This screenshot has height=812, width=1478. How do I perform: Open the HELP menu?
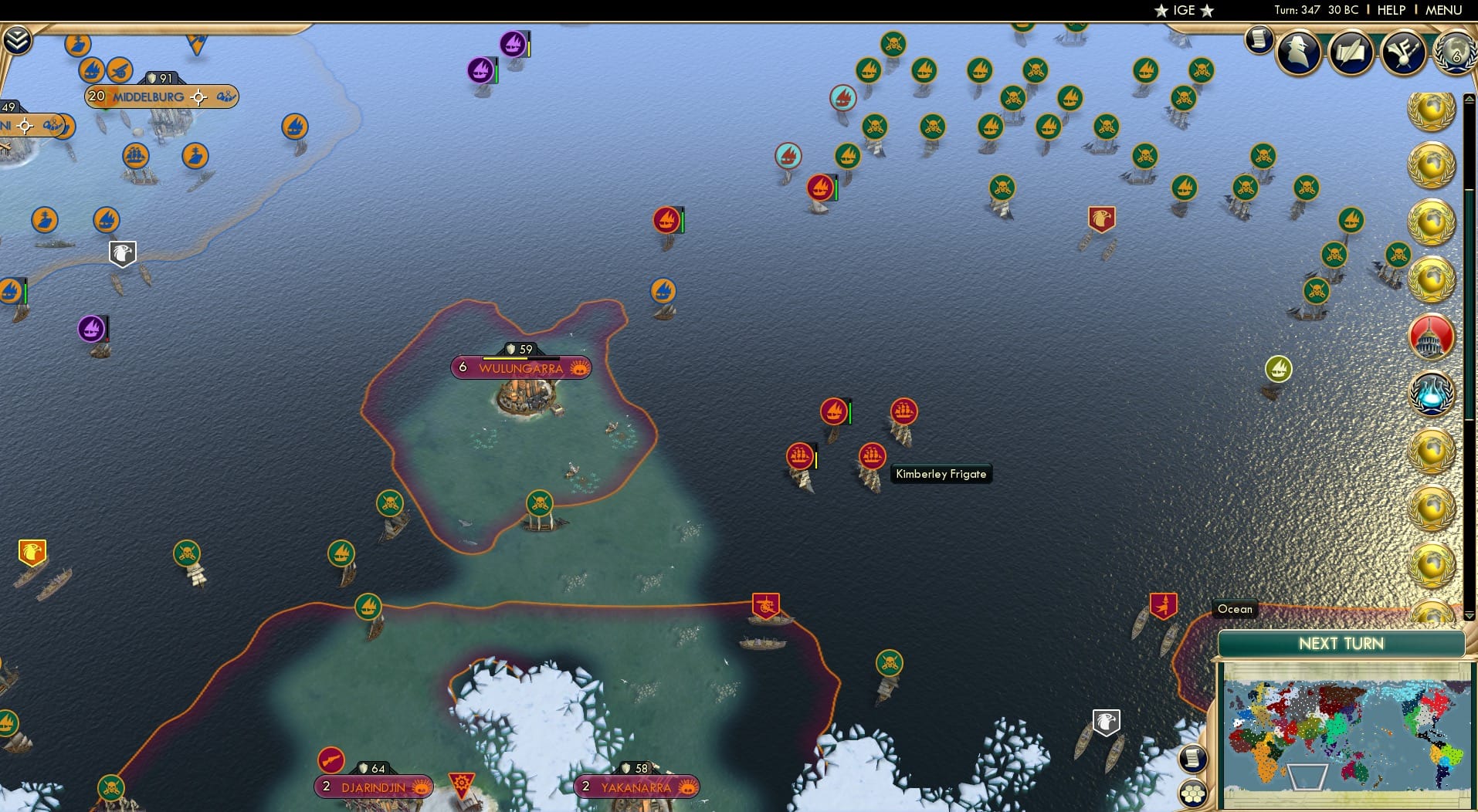click(1390, 10)
